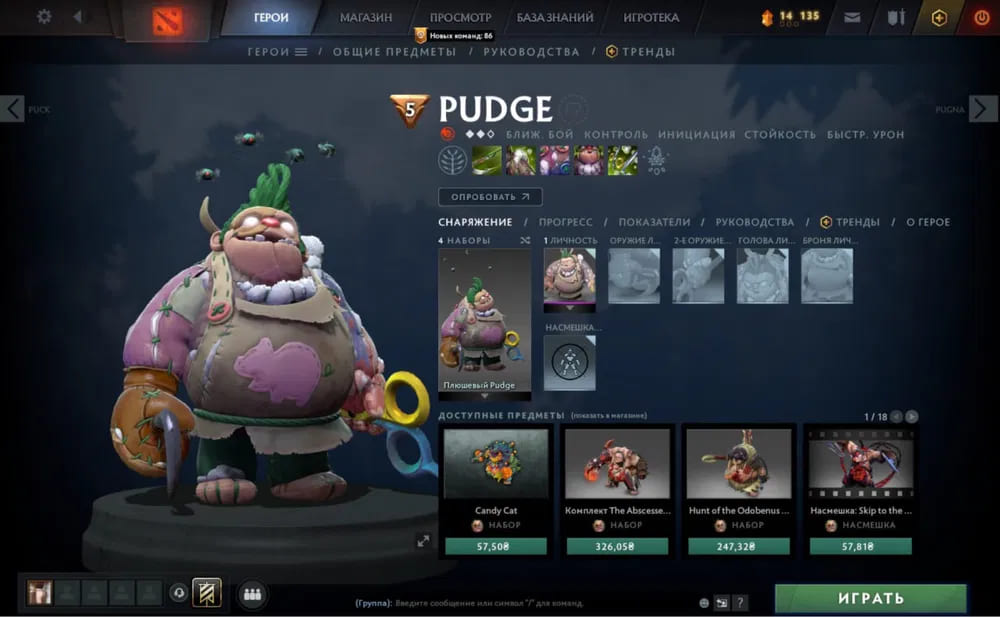
Task: Buy Hunt of the Odobenus for 247,32₴
Action: tap(740, 546)
